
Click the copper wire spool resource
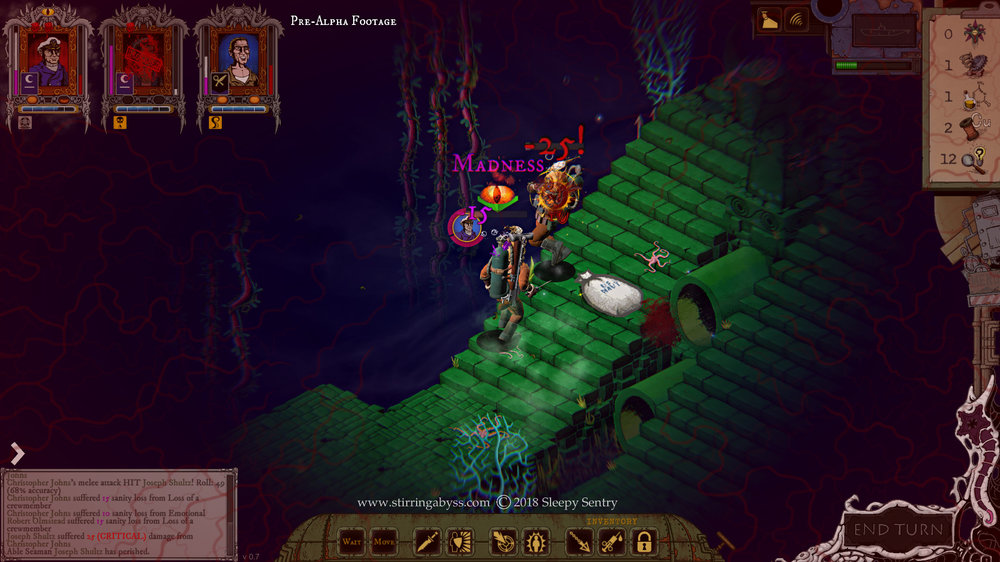tap(969, 128)
